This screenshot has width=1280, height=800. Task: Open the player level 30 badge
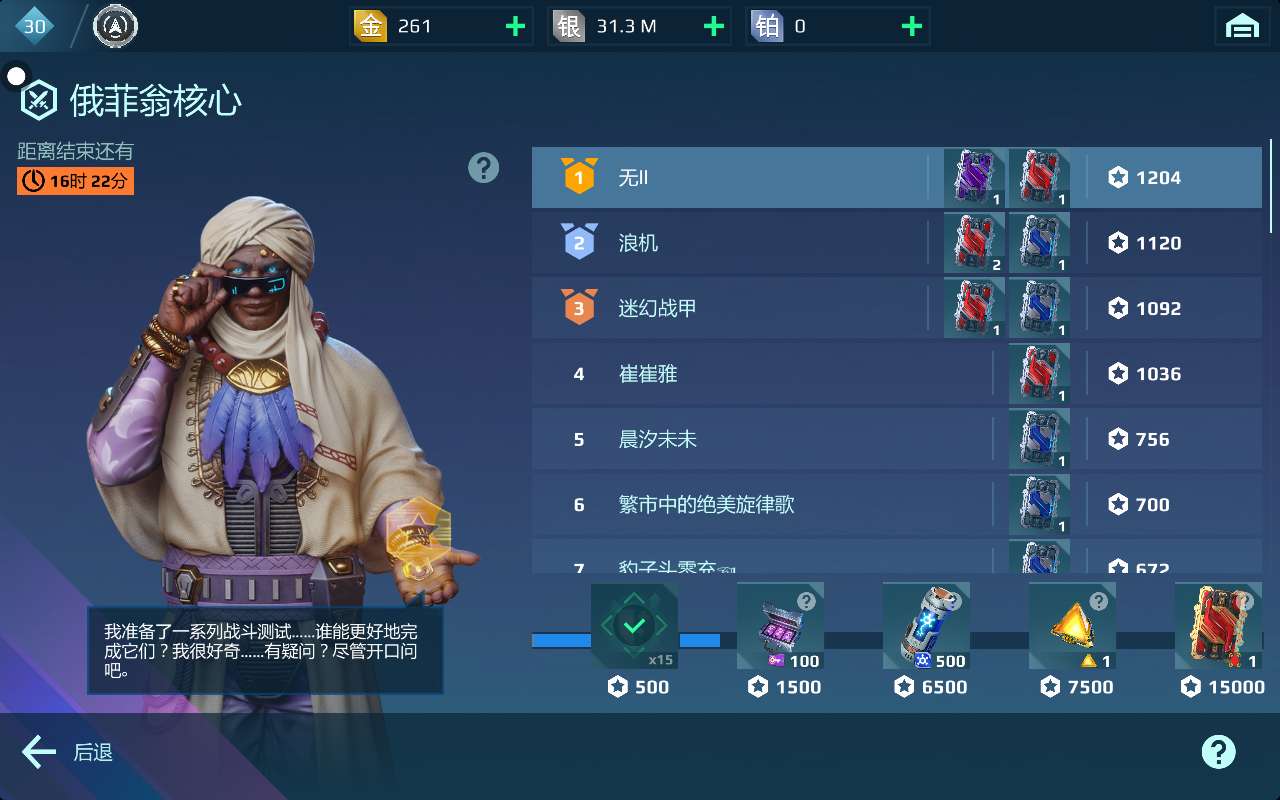point(35,26)
